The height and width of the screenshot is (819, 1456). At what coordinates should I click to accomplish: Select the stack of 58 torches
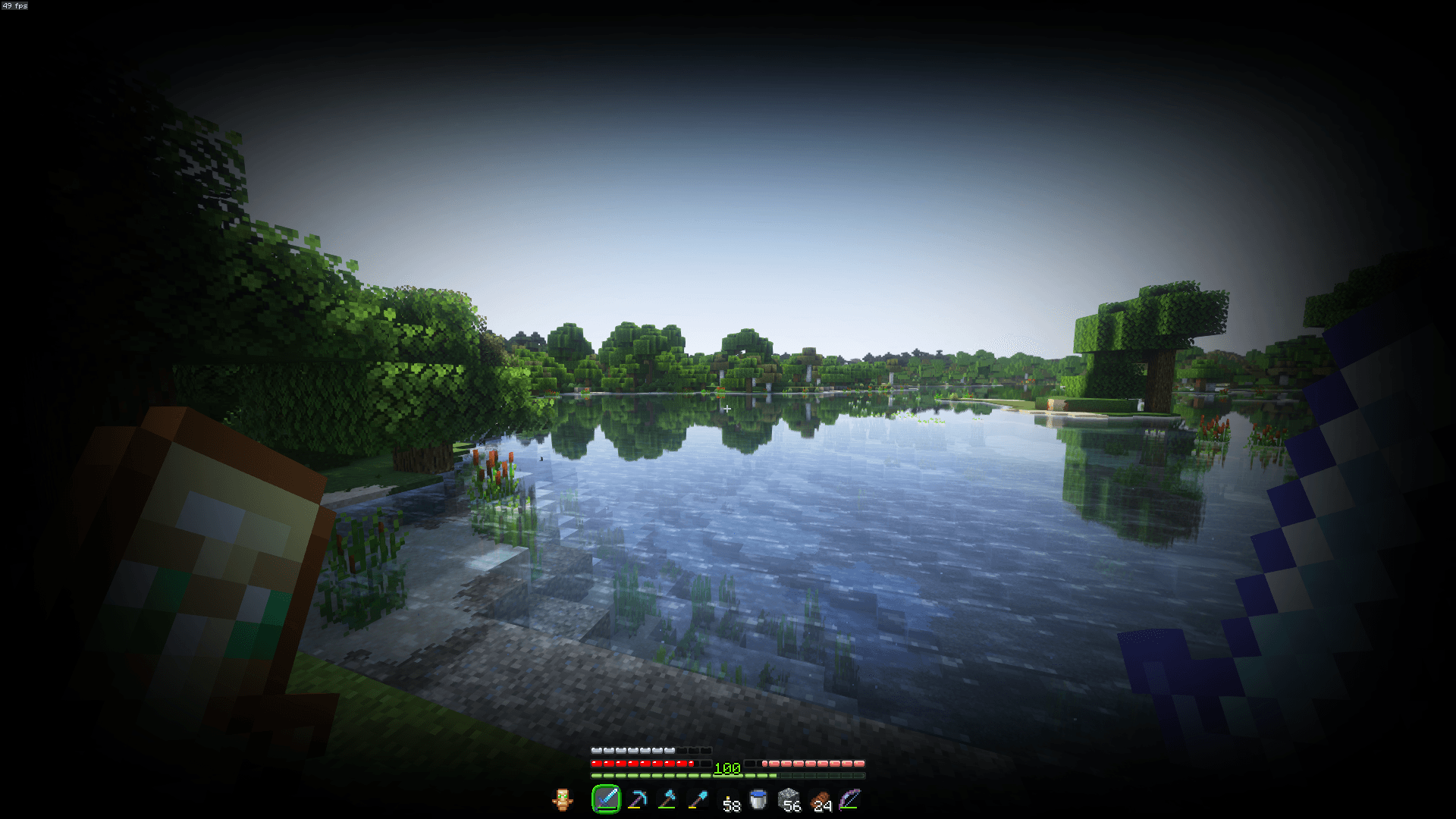(x=730, y=799)
